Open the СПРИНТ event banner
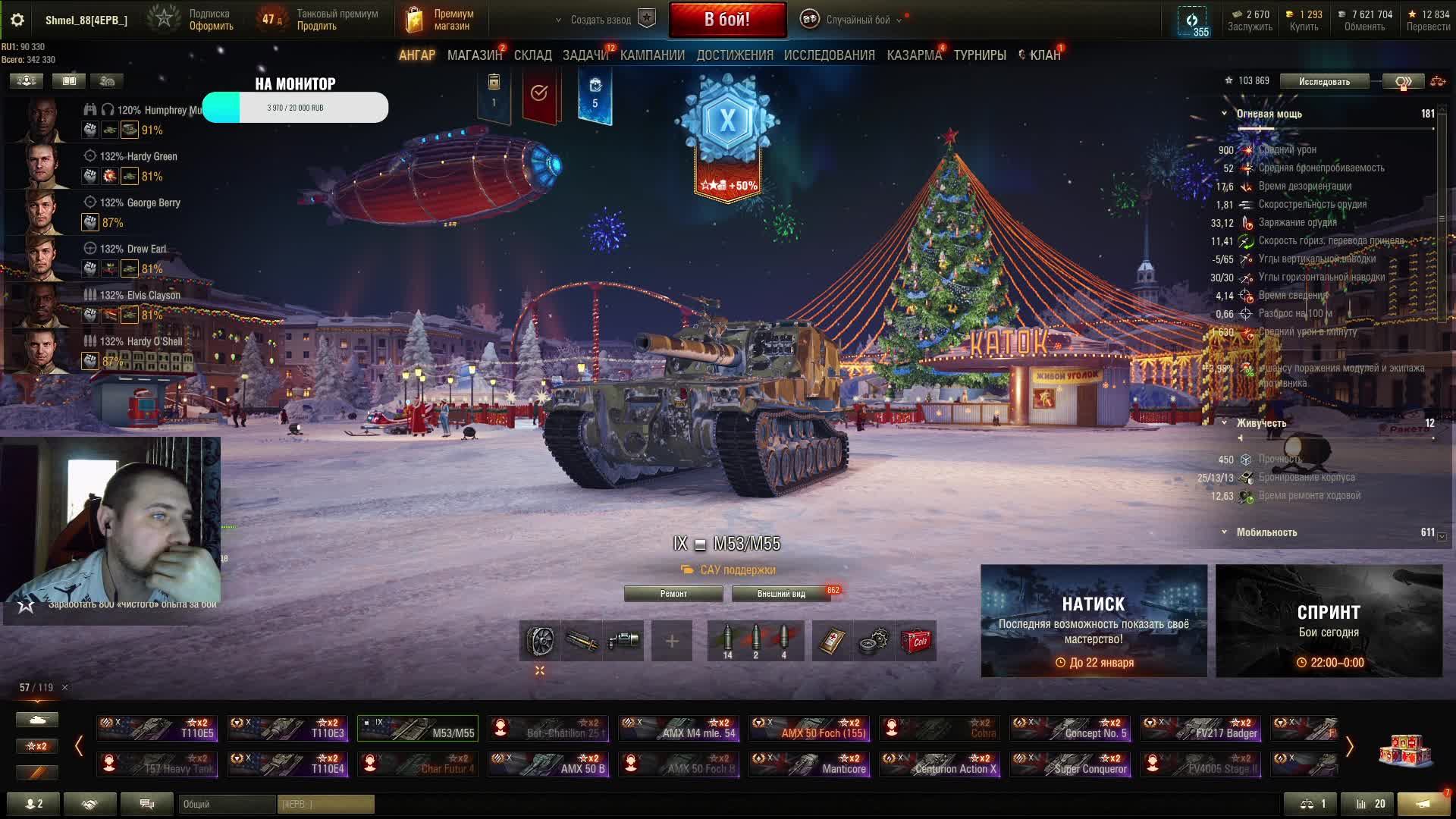Viewport: 1456px width, 819px height. 1329,620
